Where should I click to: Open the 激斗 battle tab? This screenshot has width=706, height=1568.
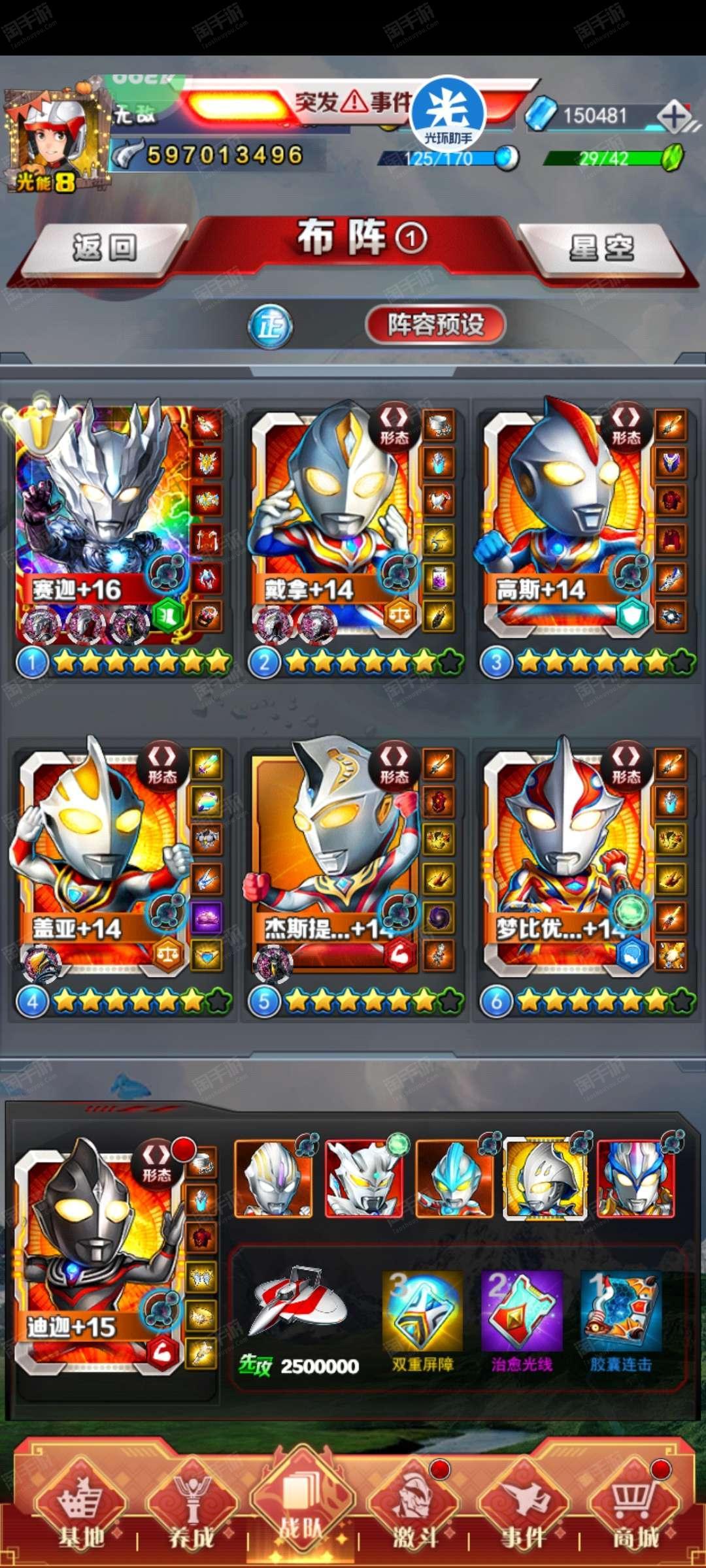point(414,1509)
